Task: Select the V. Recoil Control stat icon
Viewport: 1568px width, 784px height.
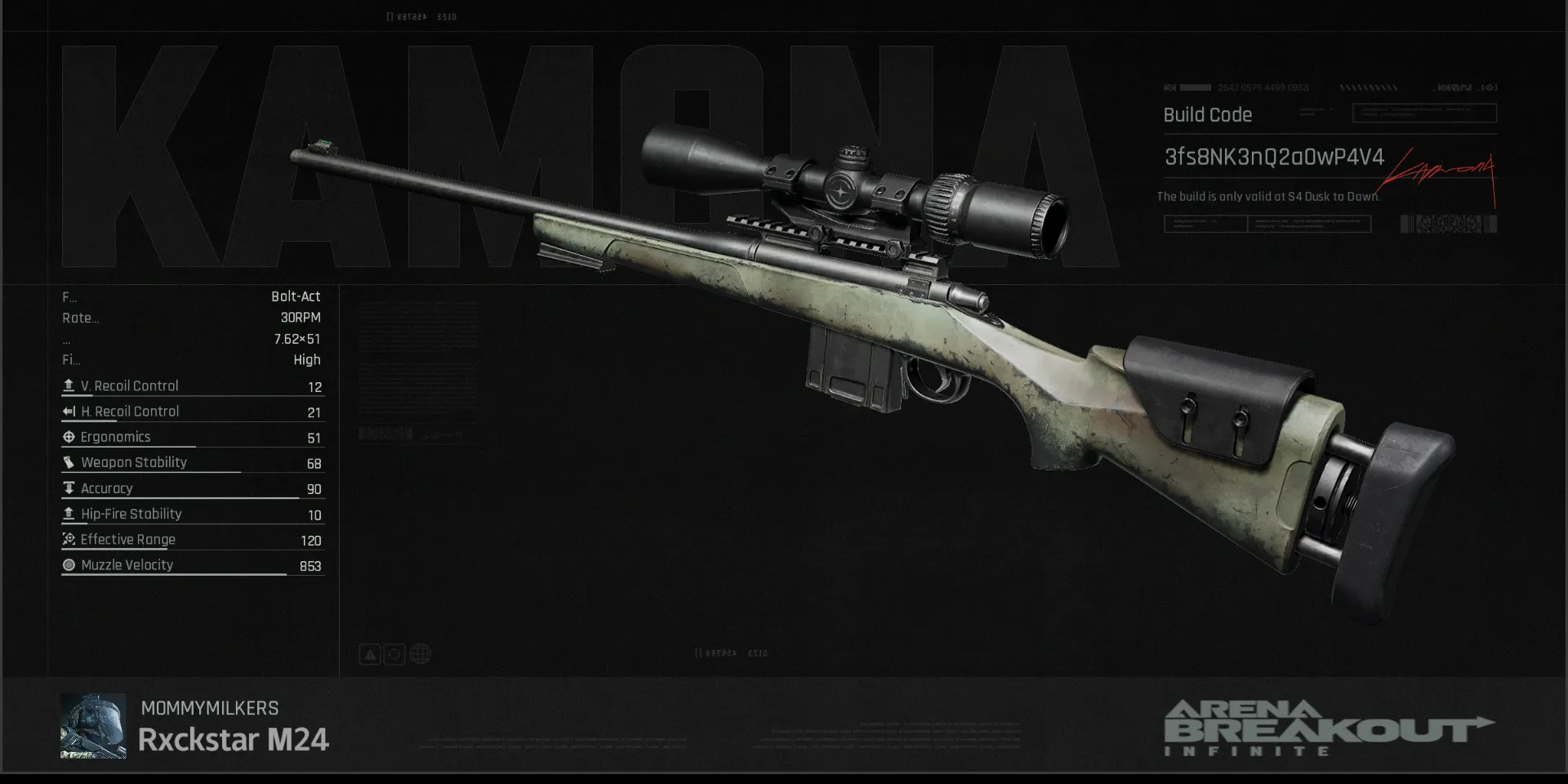Action: point(69,385)
